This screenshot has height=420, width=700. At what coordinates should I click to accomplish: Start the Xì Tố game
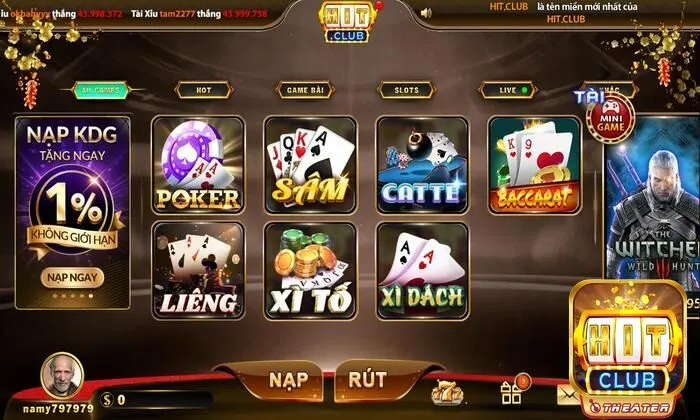[309, 270]
